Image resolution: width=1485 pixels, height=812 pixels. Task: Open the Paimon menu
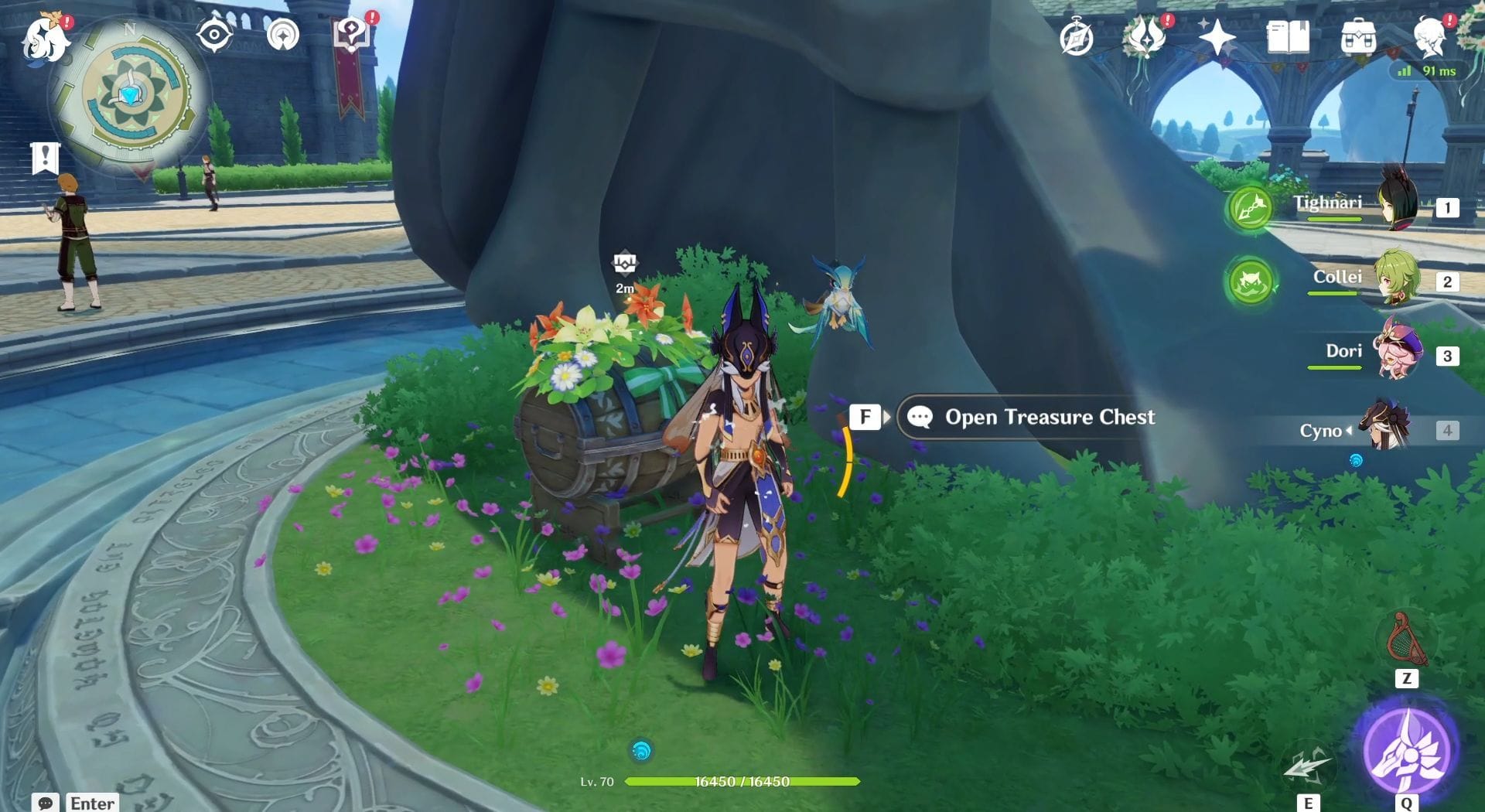tap(45, 39)
